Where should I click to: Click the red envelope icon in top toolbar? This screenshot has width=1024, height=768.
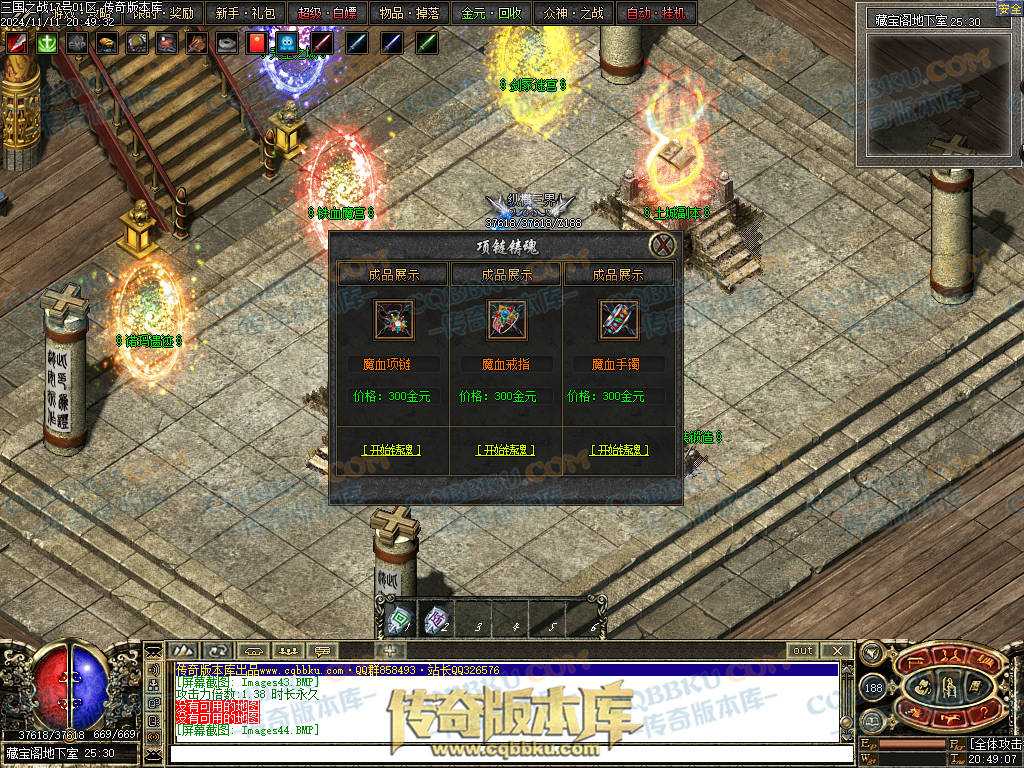[x=256, y=43]
